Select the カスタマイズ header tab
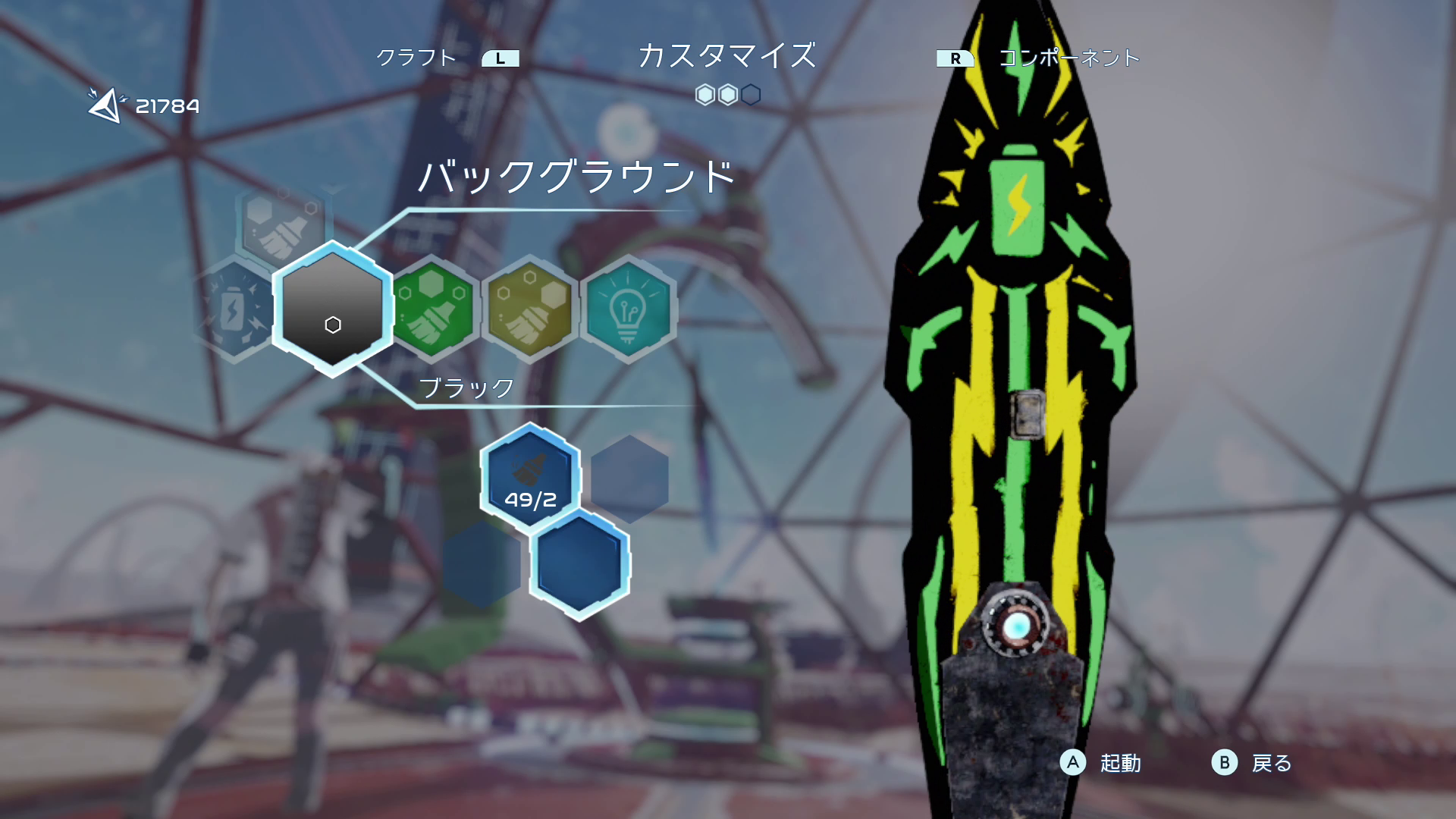The width and height of the screenshot is (1456, 819). click(x=726, y=56)
